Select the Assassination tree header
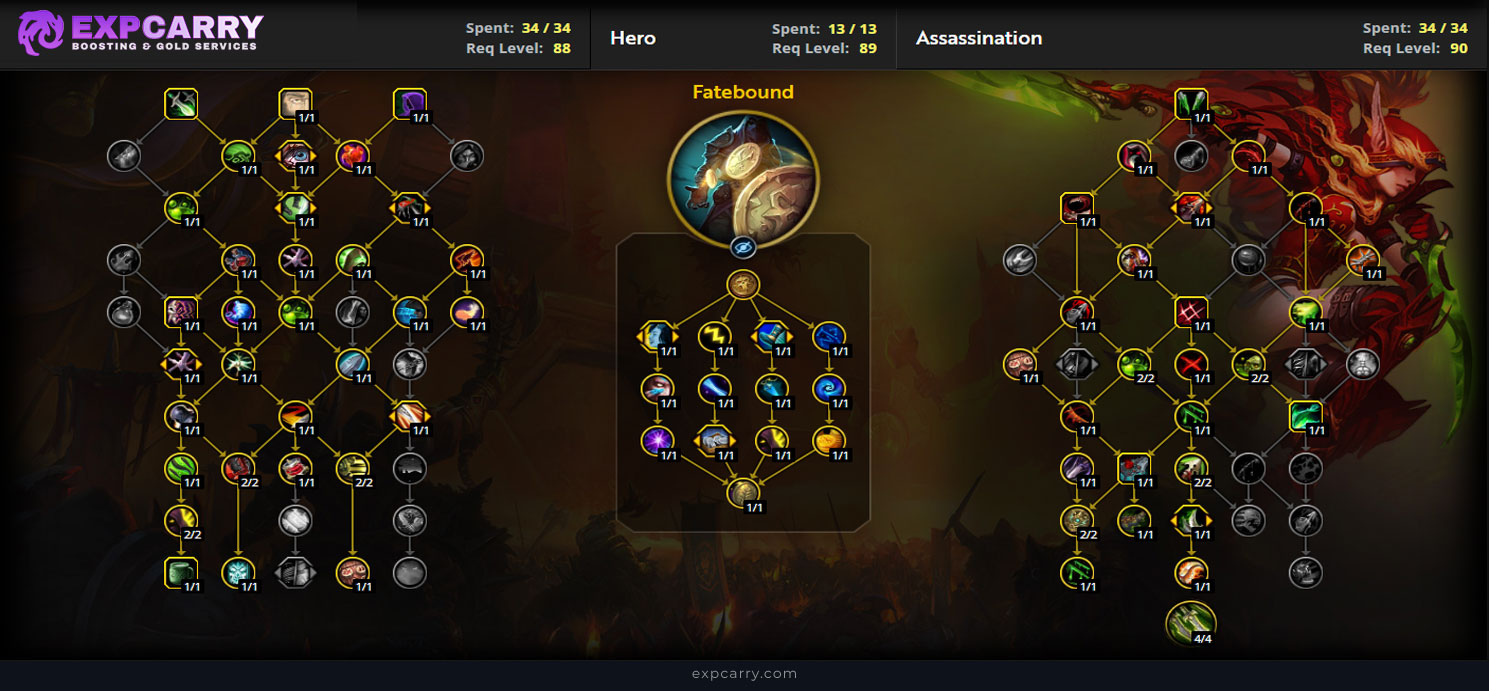 [978, 38]
